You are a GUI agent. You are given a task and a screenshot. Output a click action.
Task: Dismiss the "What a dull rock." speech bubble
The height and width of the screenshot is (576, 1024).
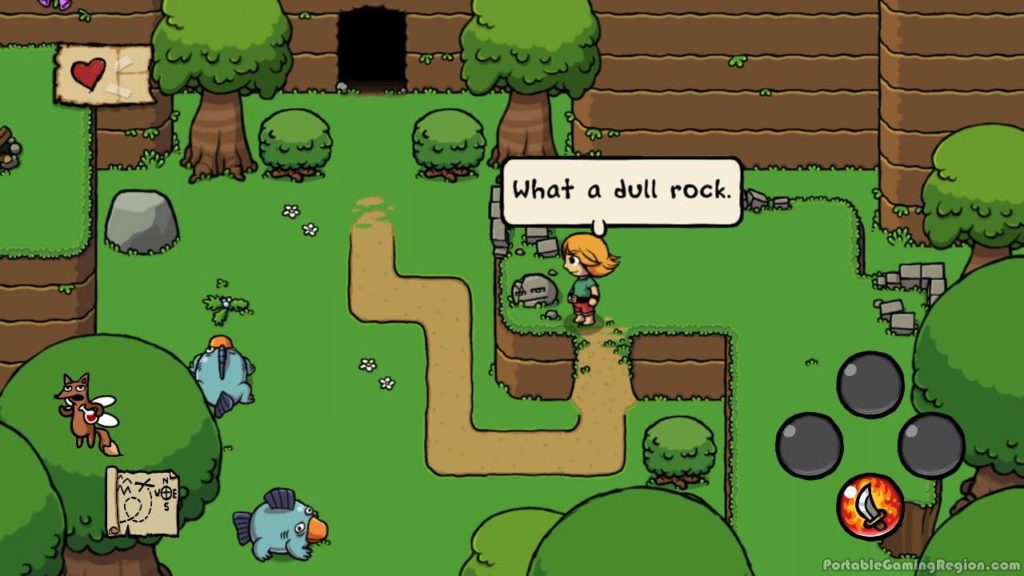[621, 191]
